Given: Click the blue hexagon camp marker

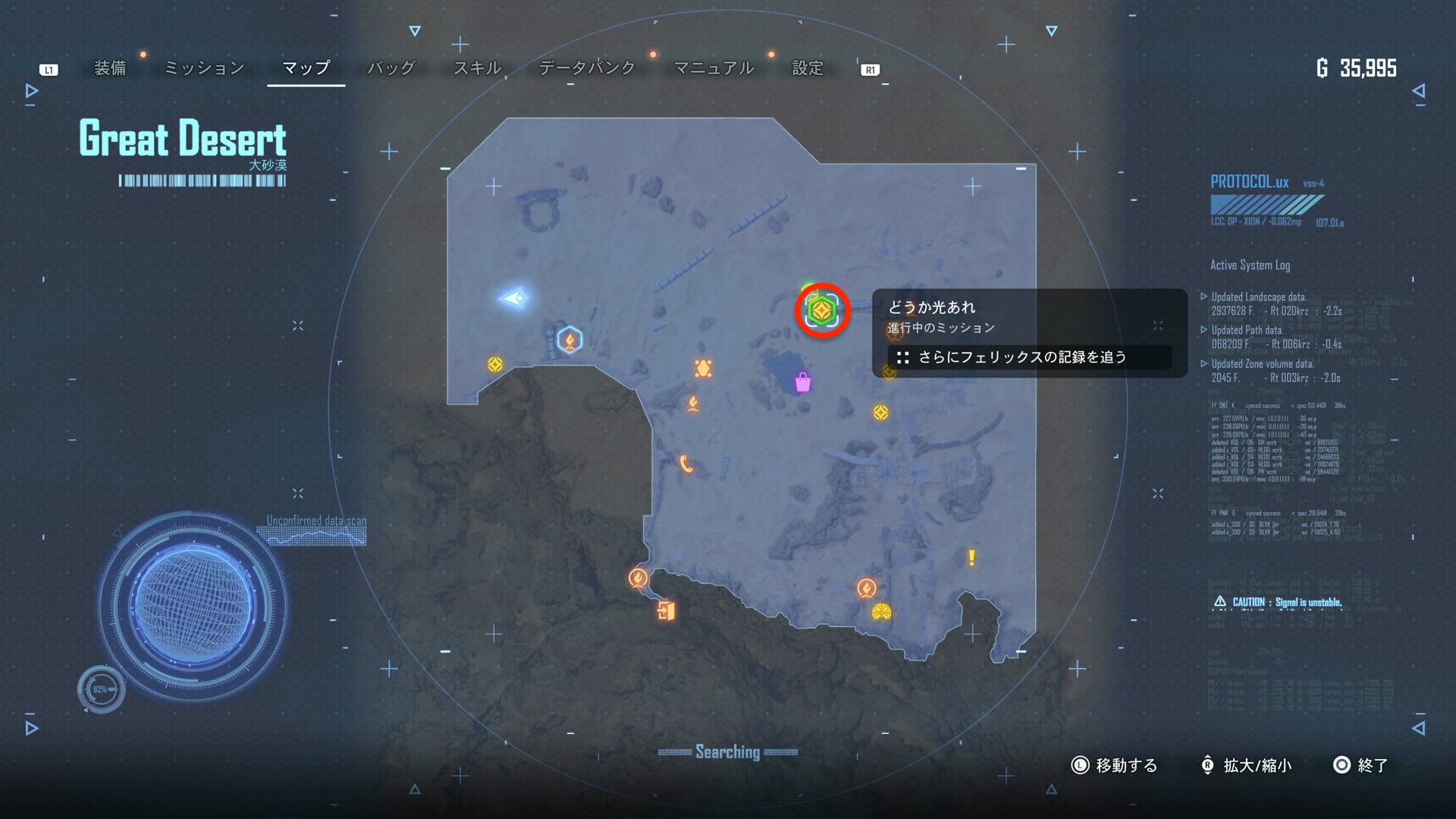Looking at the screenshot, I should [x=570, y=340].
